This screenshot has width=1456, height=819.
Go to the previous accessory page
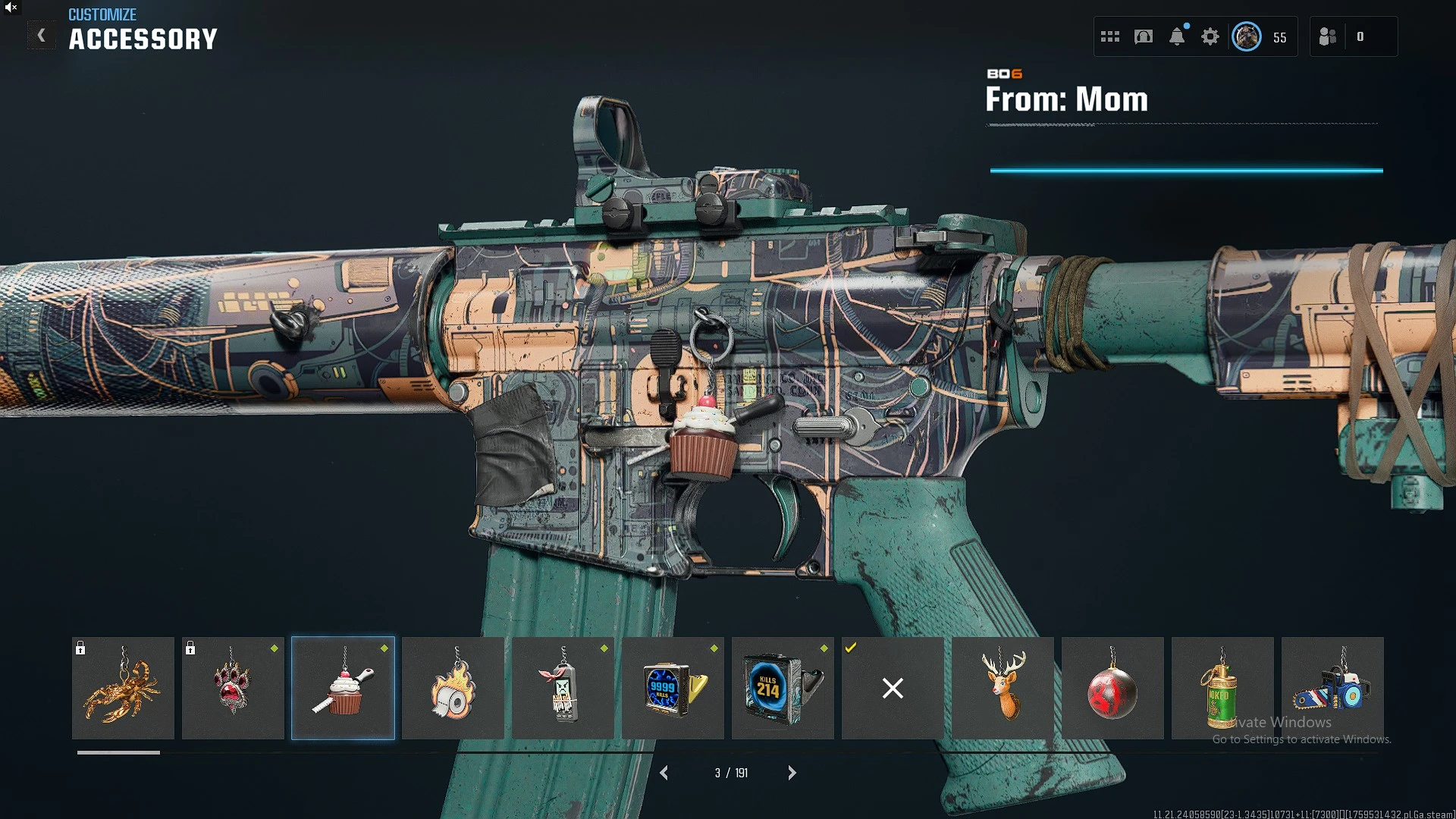(x=664, y=773)
